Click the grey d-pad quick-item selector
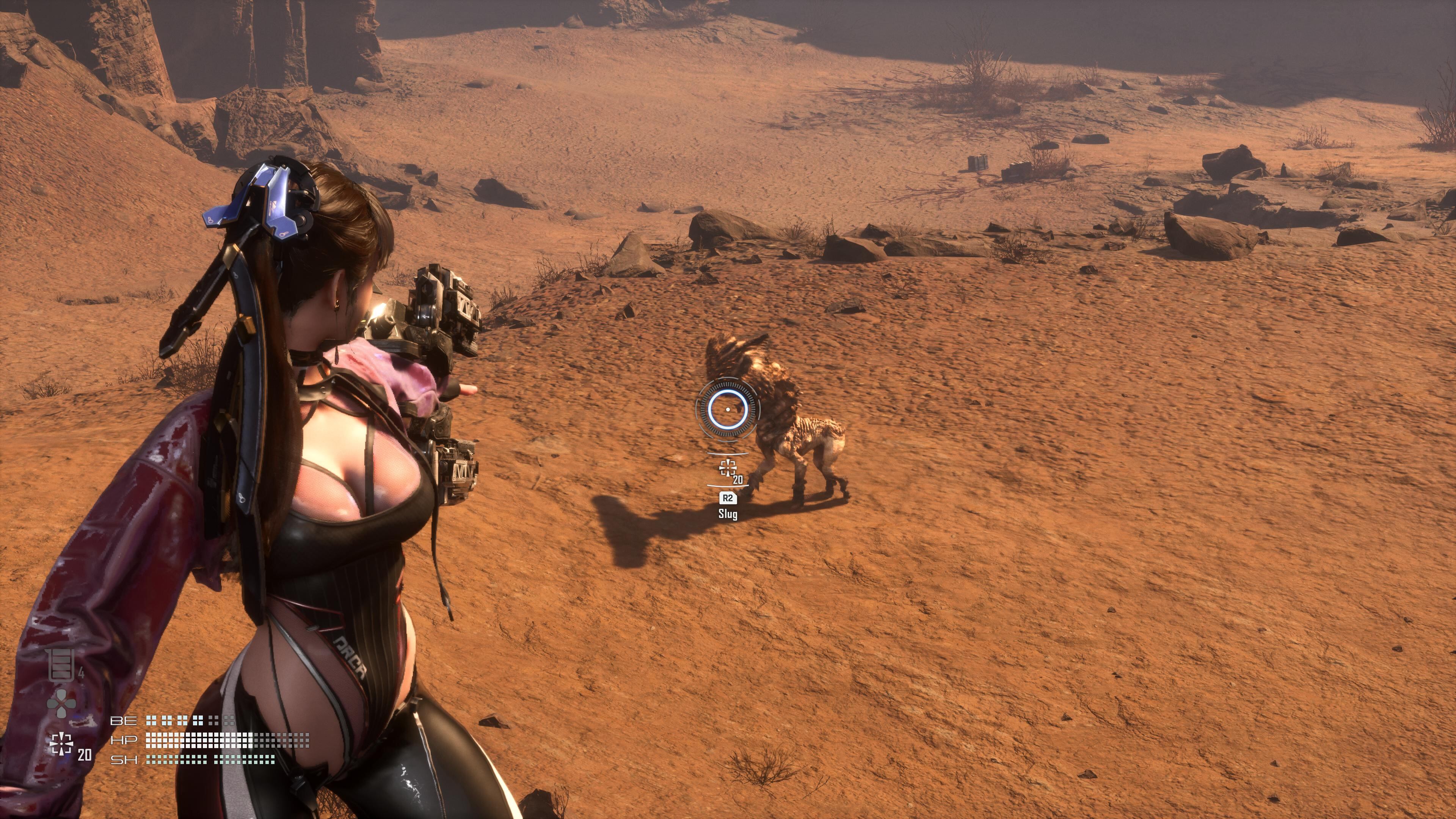Image resolution: width=1456 pixels, height=819 pixels. click(x=61, y=703)
